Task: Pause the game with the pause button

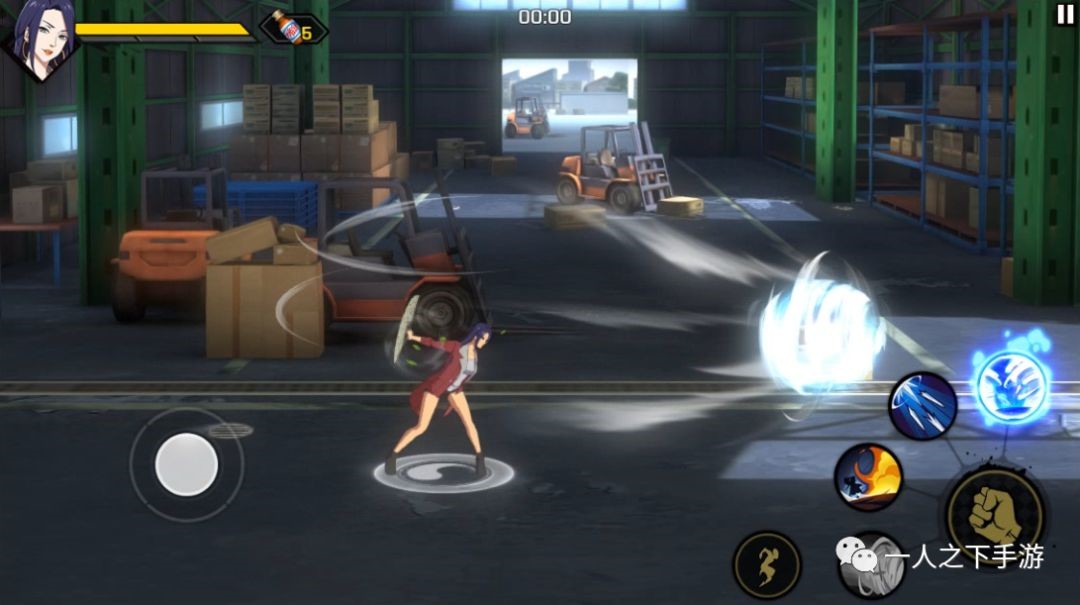Action: pyautogui.click(x=1064, y=14)
